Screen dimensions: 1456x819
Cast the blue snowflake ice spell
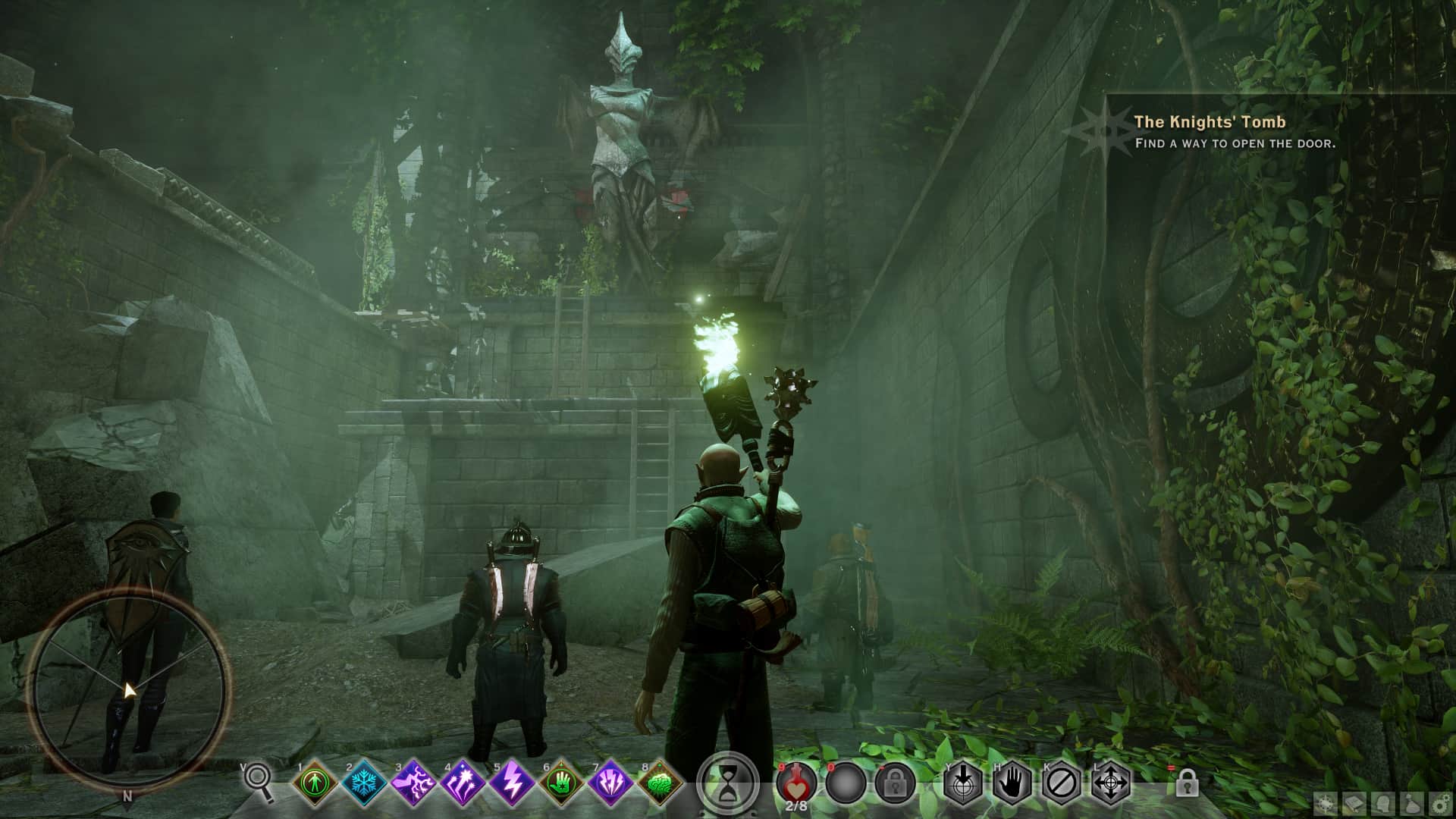tap(364, 783)
